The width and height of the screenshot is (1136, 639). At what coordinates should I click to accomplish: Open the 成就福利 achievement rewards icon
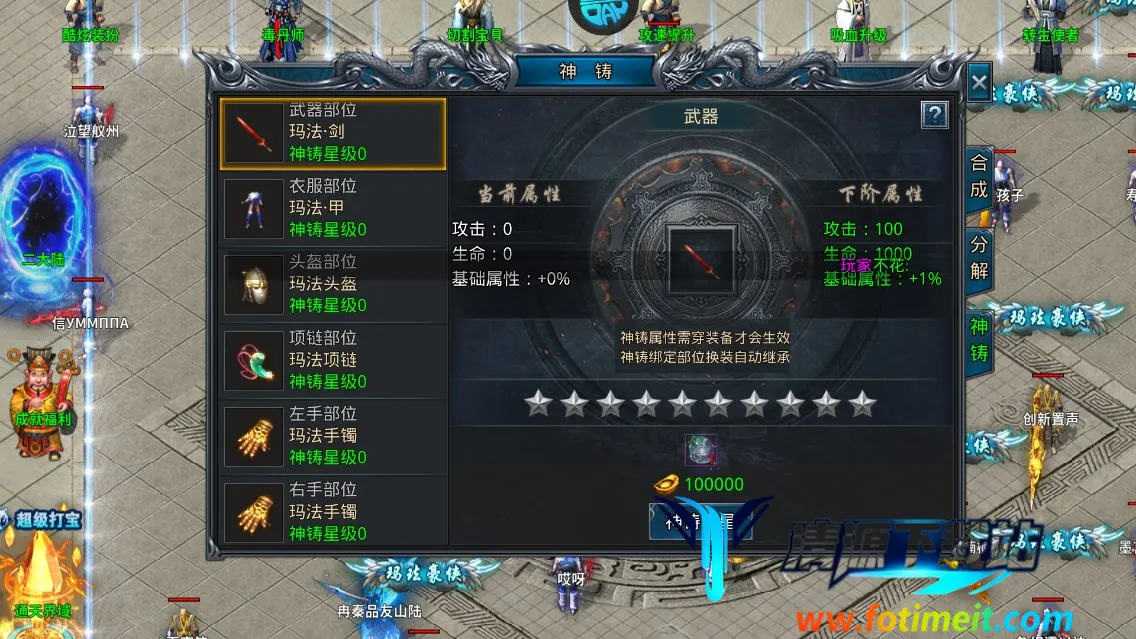click(42, 390)
